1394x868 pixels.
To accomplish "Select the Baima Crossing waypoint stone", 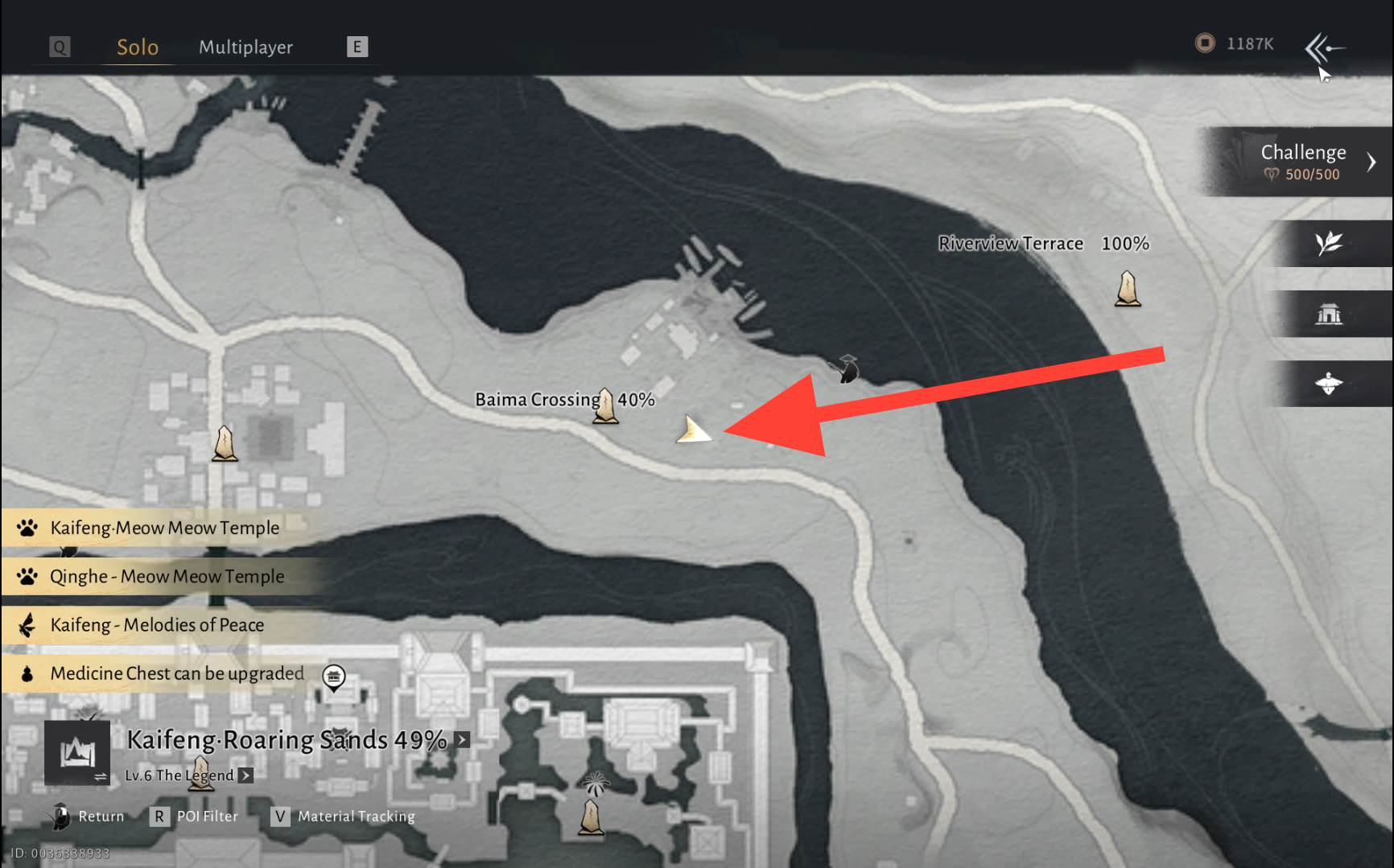I will (605, 405).
